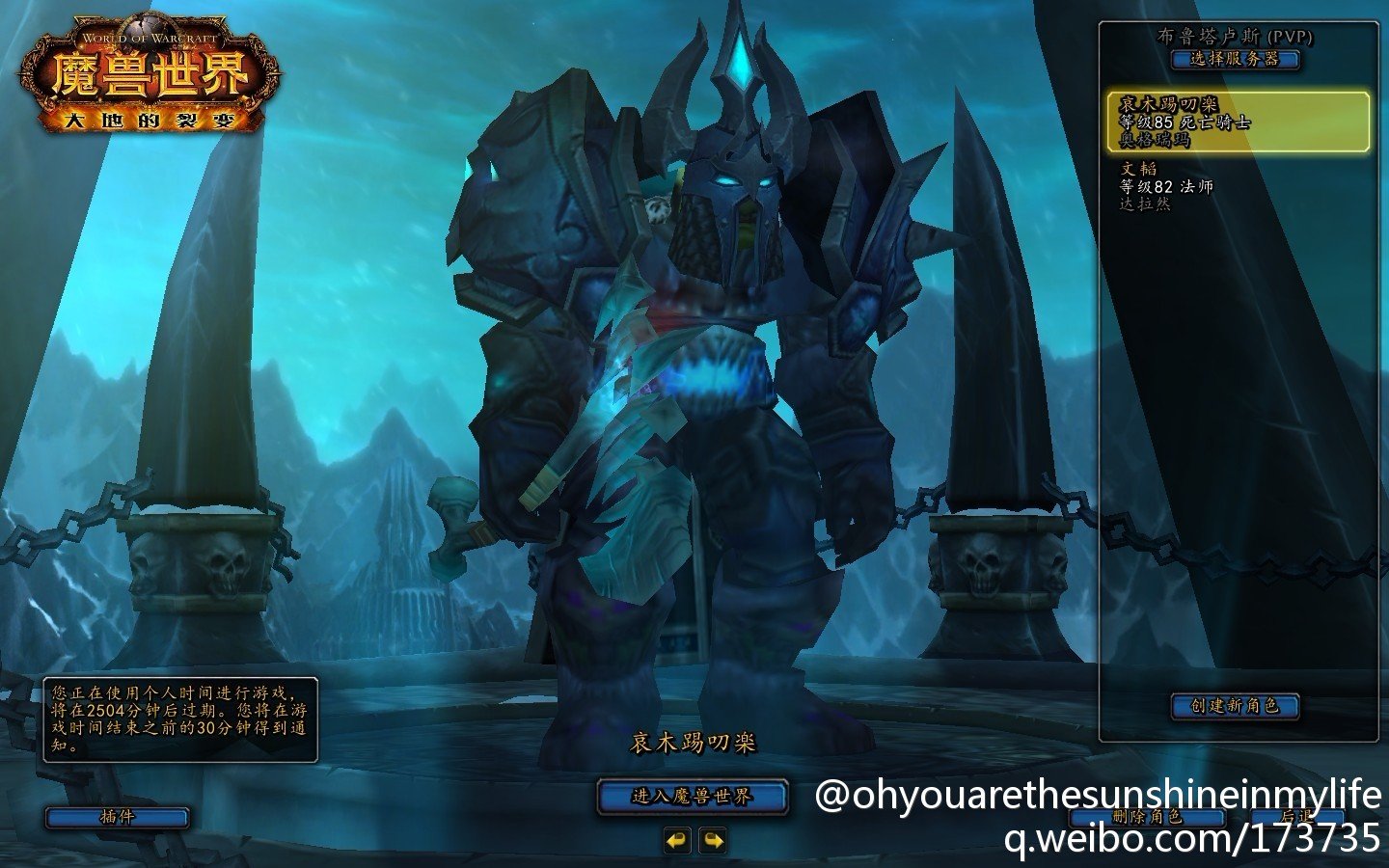
Task: Select the level 85 Death Knight character
Action: (1237, 122)
